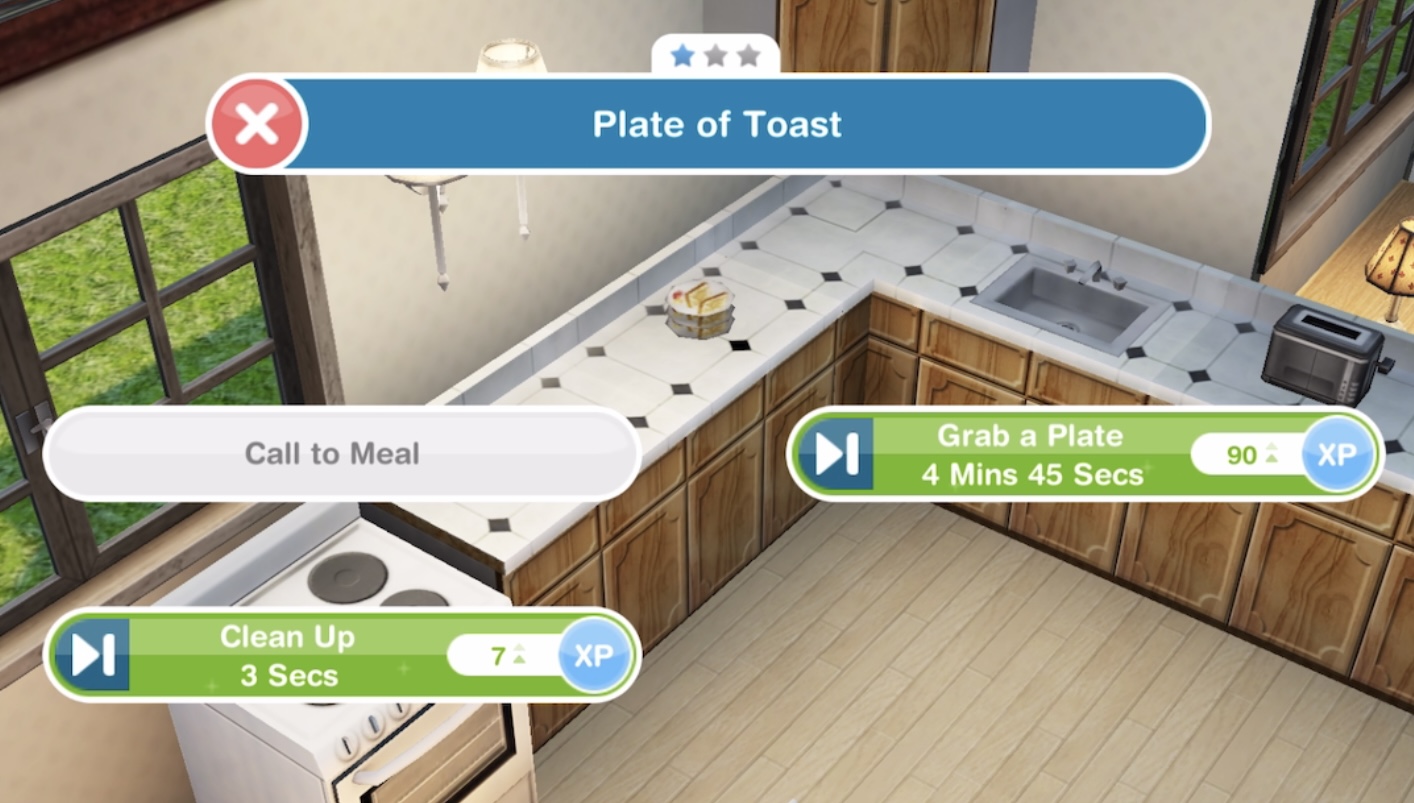Choose the Grab a Plate action

pos(1030,455)
